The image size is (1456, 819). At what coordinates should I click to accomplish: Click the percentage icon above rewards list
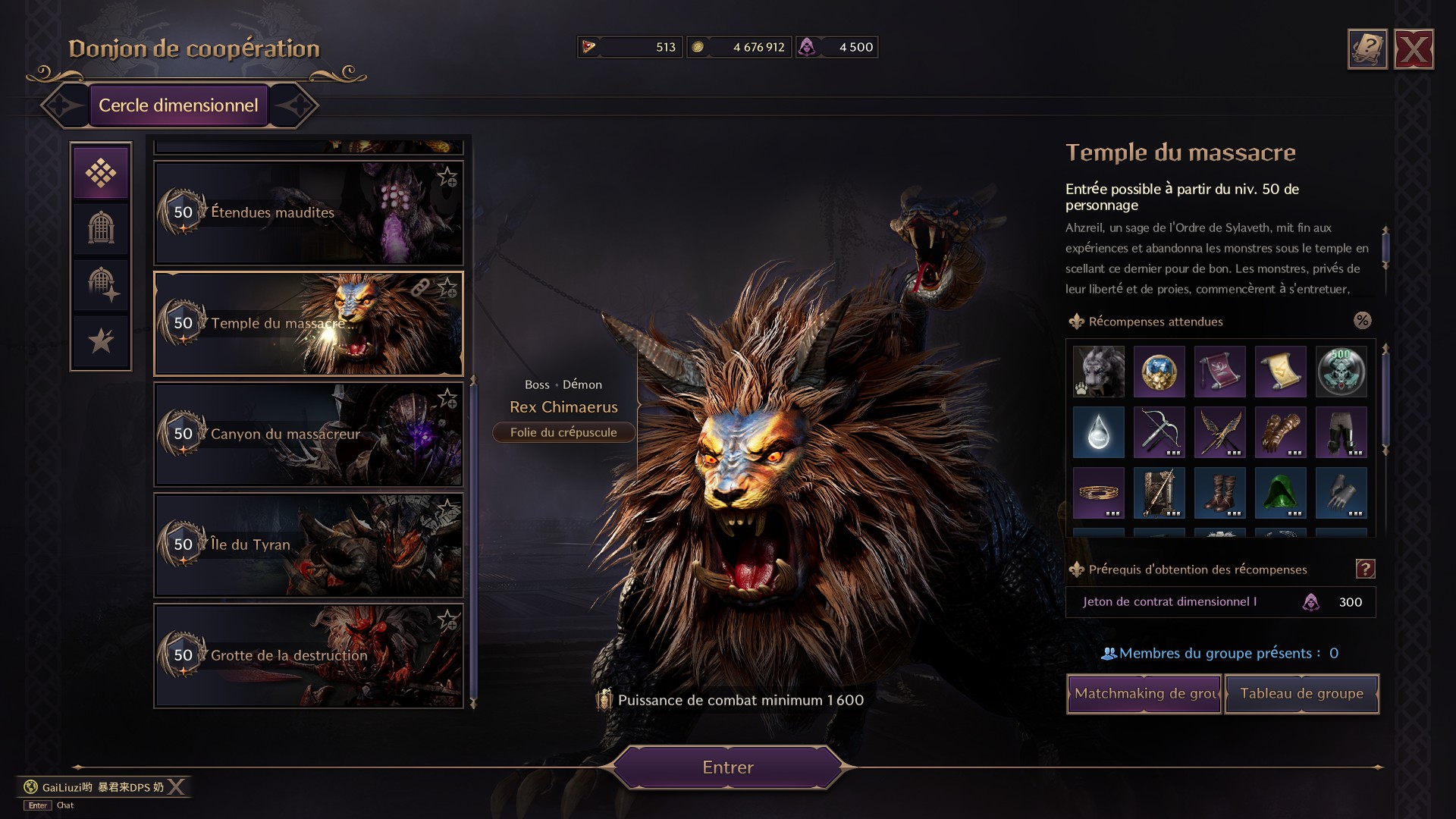pos(1363,321)
